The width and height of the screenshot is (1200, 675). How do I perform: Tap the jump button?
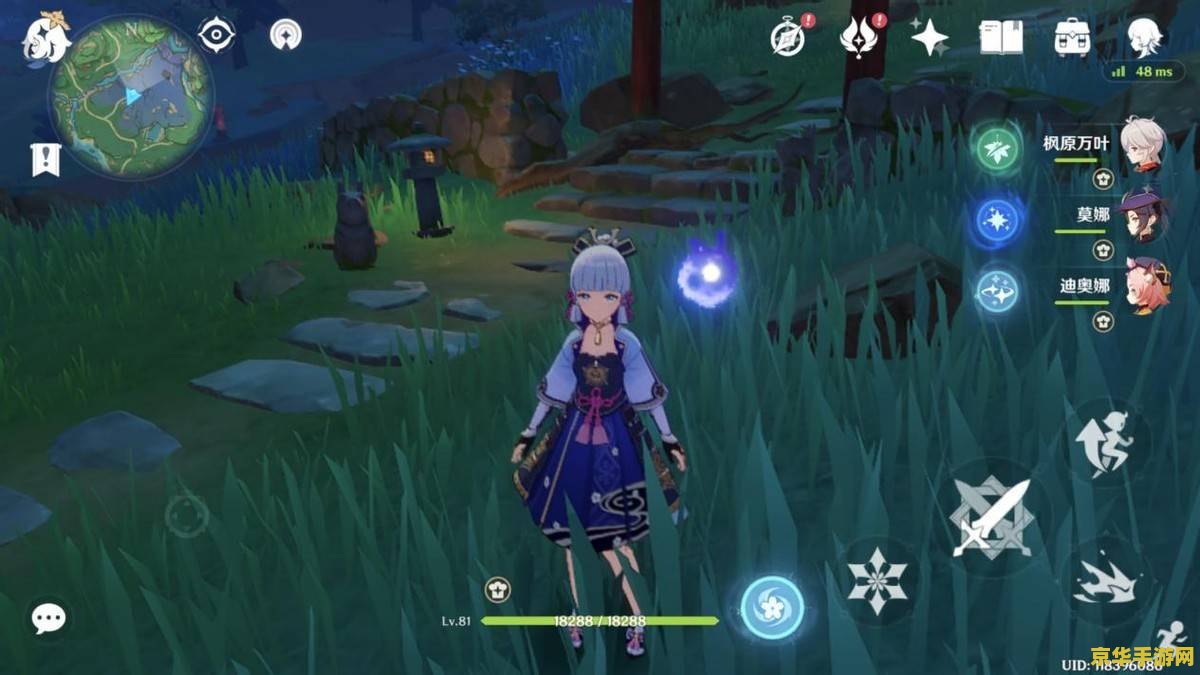pos(1106,442)
